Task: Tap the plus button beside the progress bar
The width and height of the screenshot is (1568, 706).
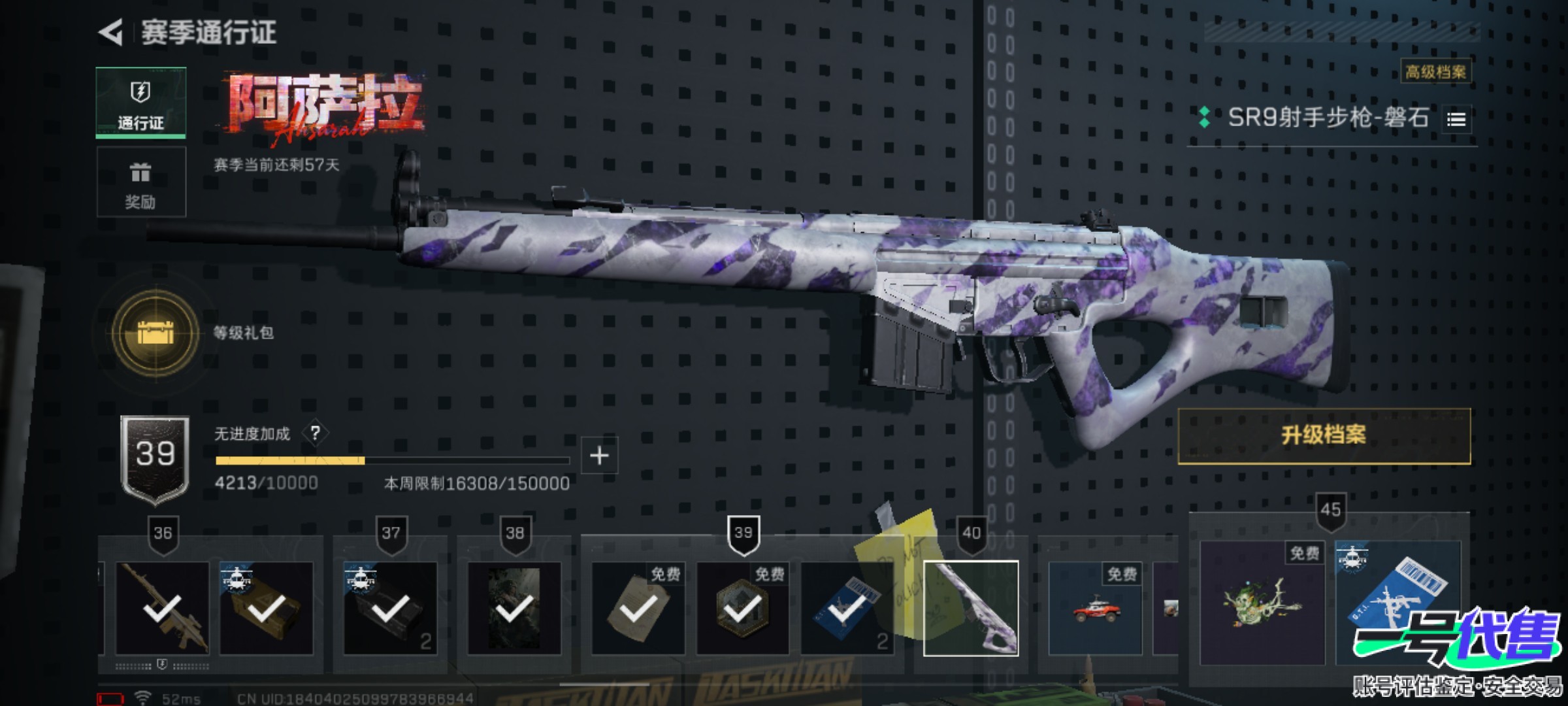Action: point(599,456)
